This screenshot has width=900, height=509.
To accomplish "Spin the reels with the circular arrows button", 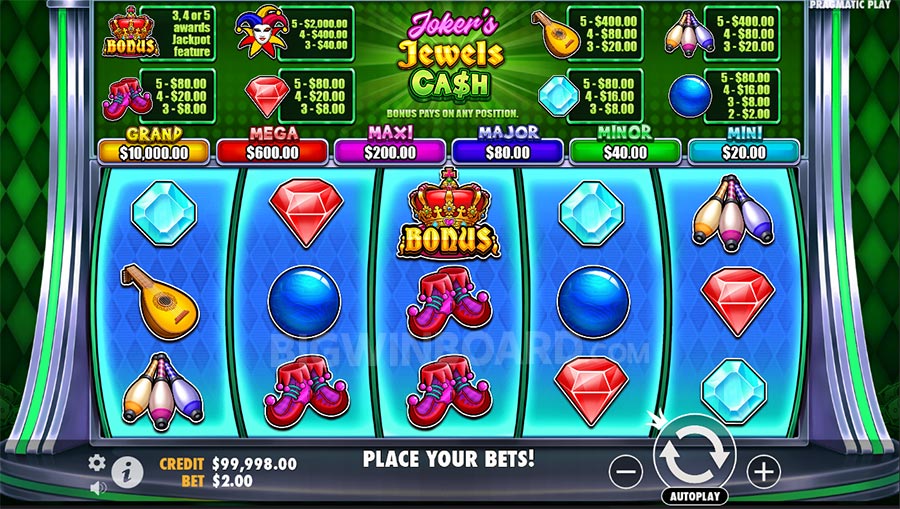I will (x=694, y=456).
